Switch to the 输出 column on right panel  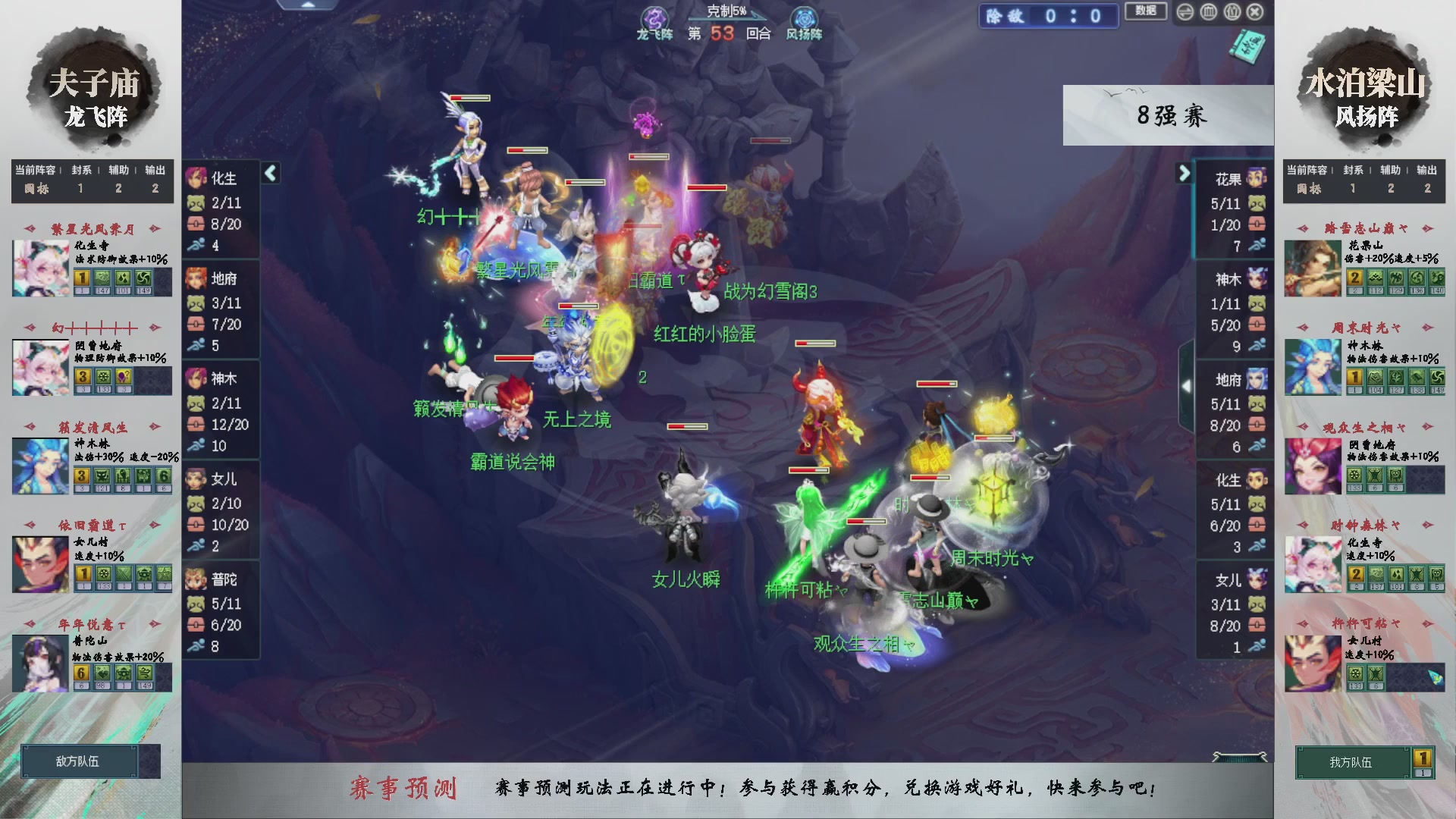pos(1426,170)
